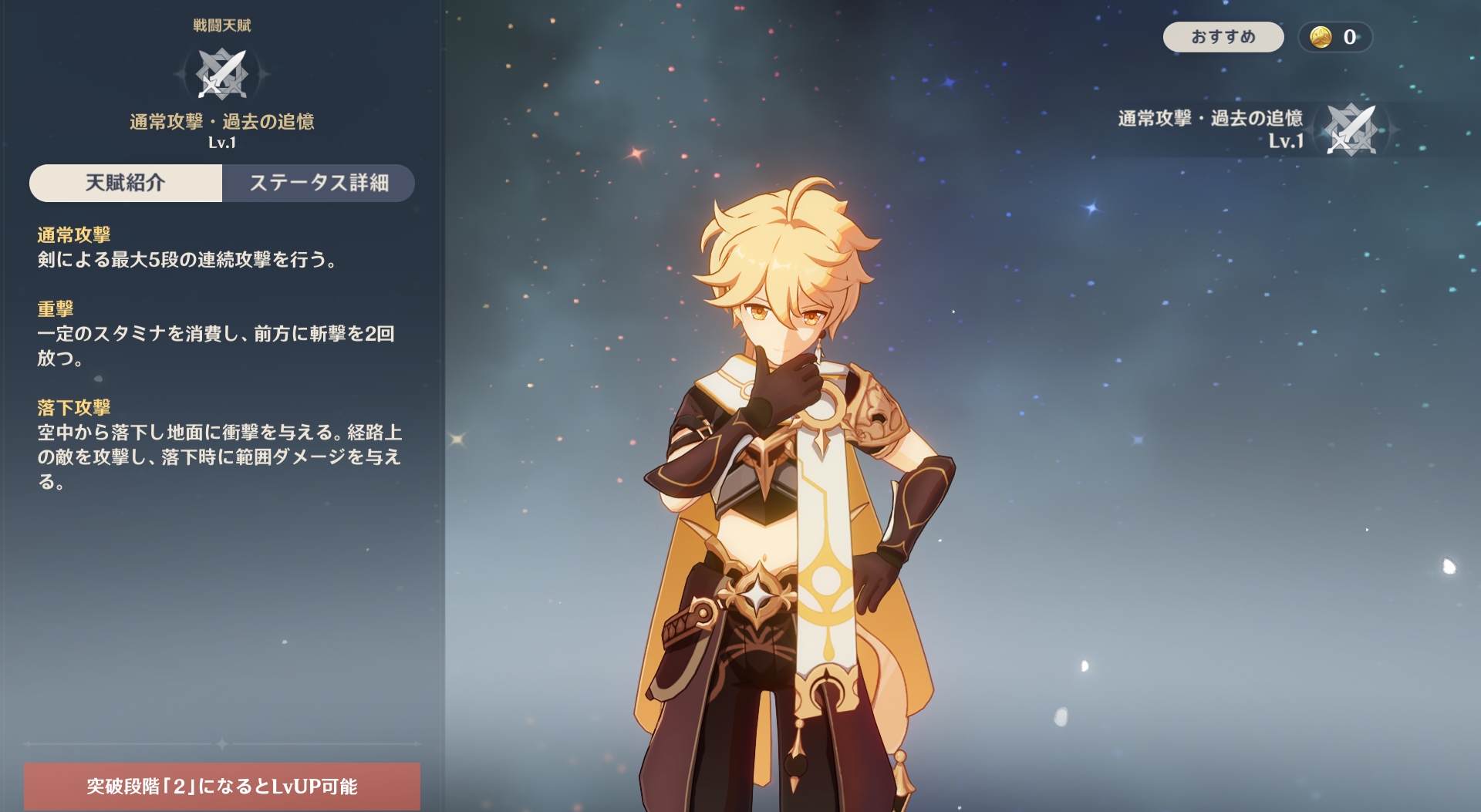
Task: Select the 突破段階 LvUP button
Action: pos(222,786)
